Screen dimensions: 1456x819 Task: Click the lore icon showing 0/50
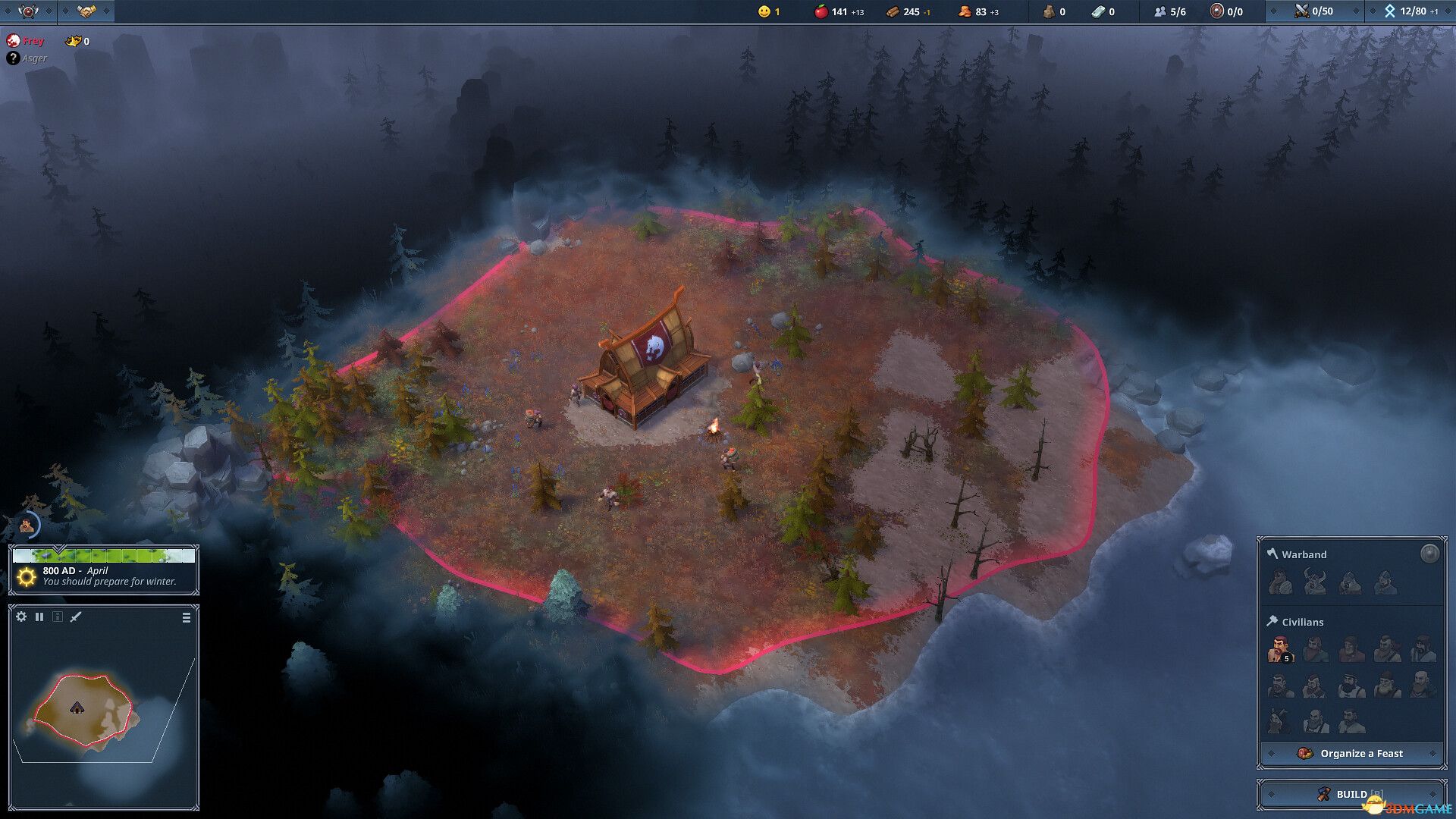coord(1302,11)
